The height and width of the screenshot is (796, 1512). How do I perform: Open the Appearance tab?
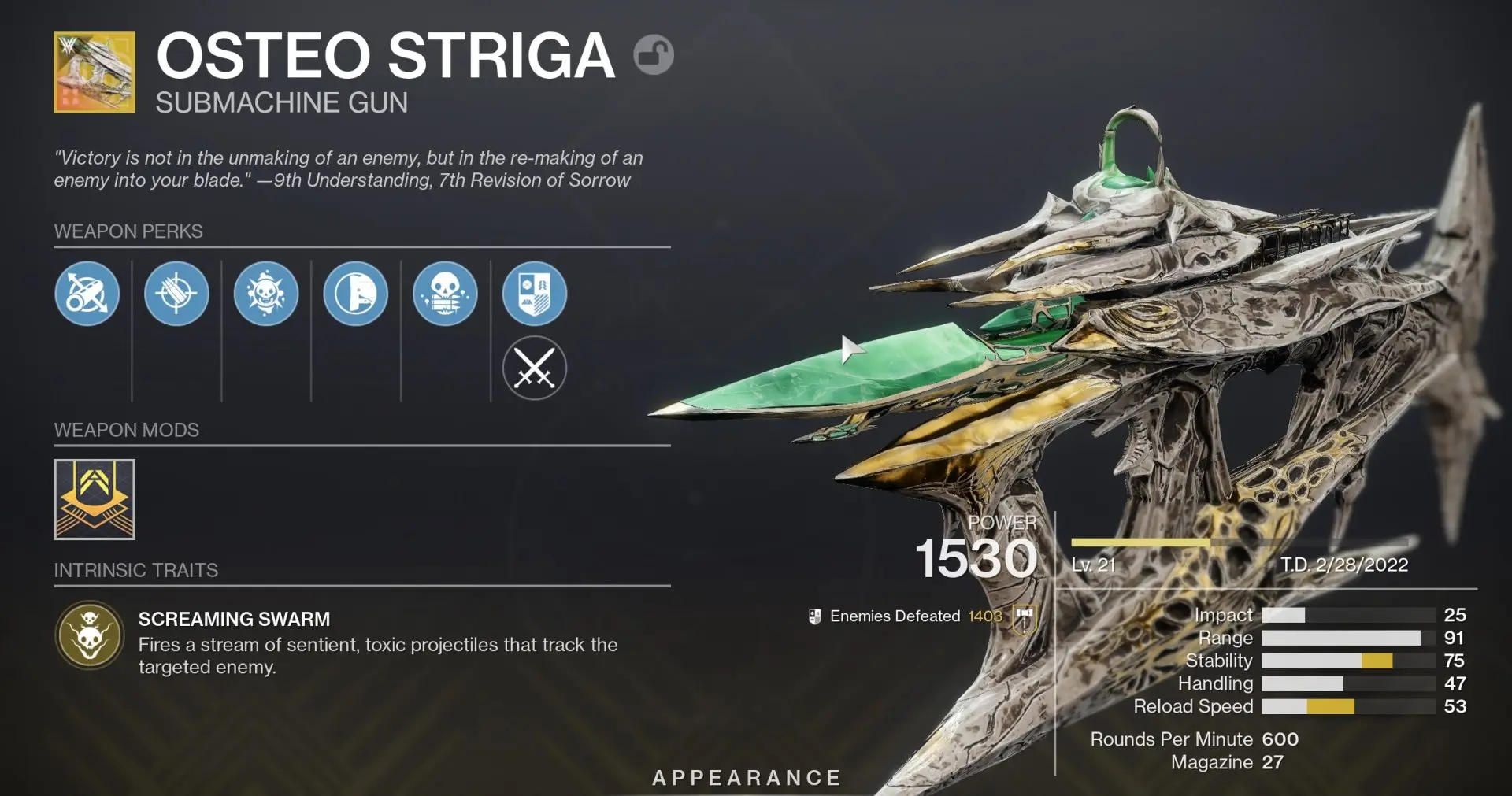(747, 778)
